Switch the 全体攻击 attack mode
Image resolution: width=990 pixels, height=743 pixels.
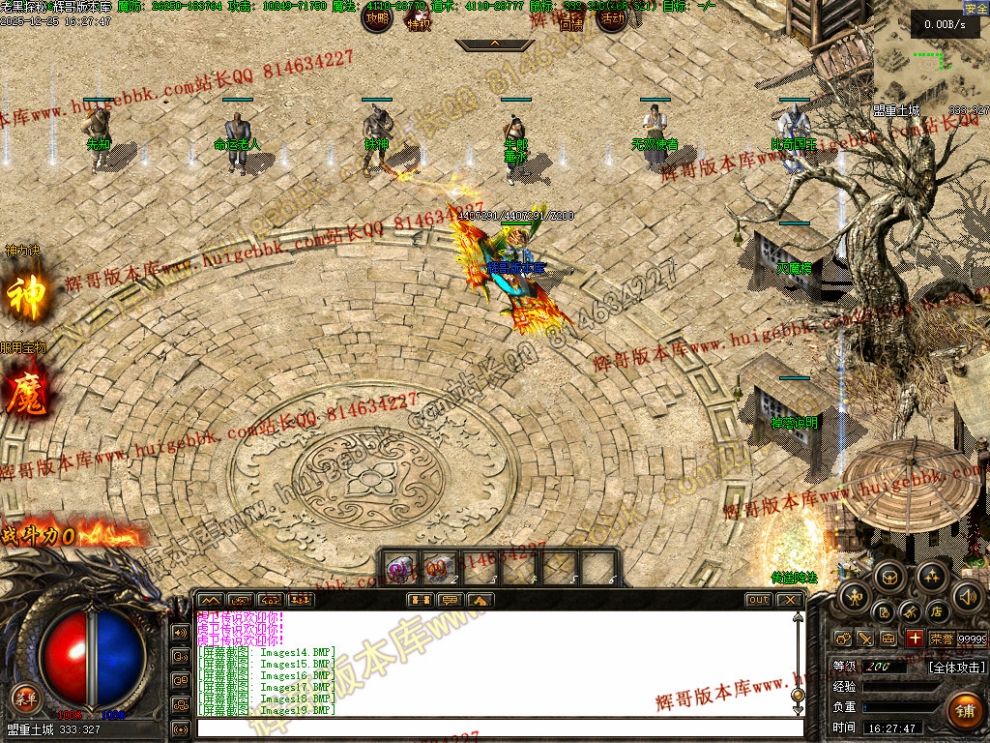pyautogui.click(x=957, y=666)
